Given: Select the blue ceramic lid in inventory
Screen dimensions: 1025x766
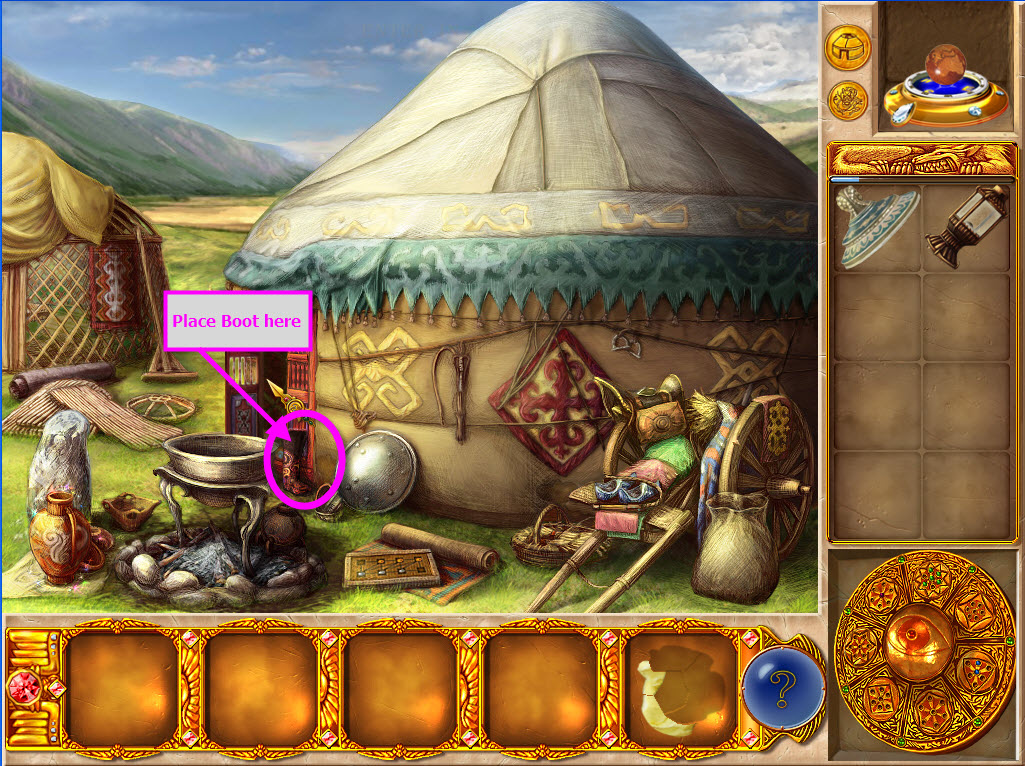Looking at the screenshot, I should click(877, 226).
